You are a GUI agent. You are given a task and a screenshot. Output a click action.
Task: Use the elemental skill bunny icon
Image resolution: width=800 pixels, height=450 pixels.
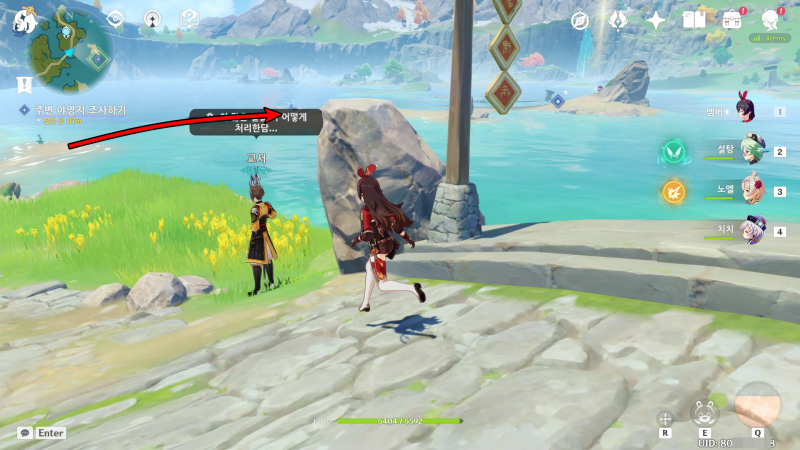click(704, 413)
